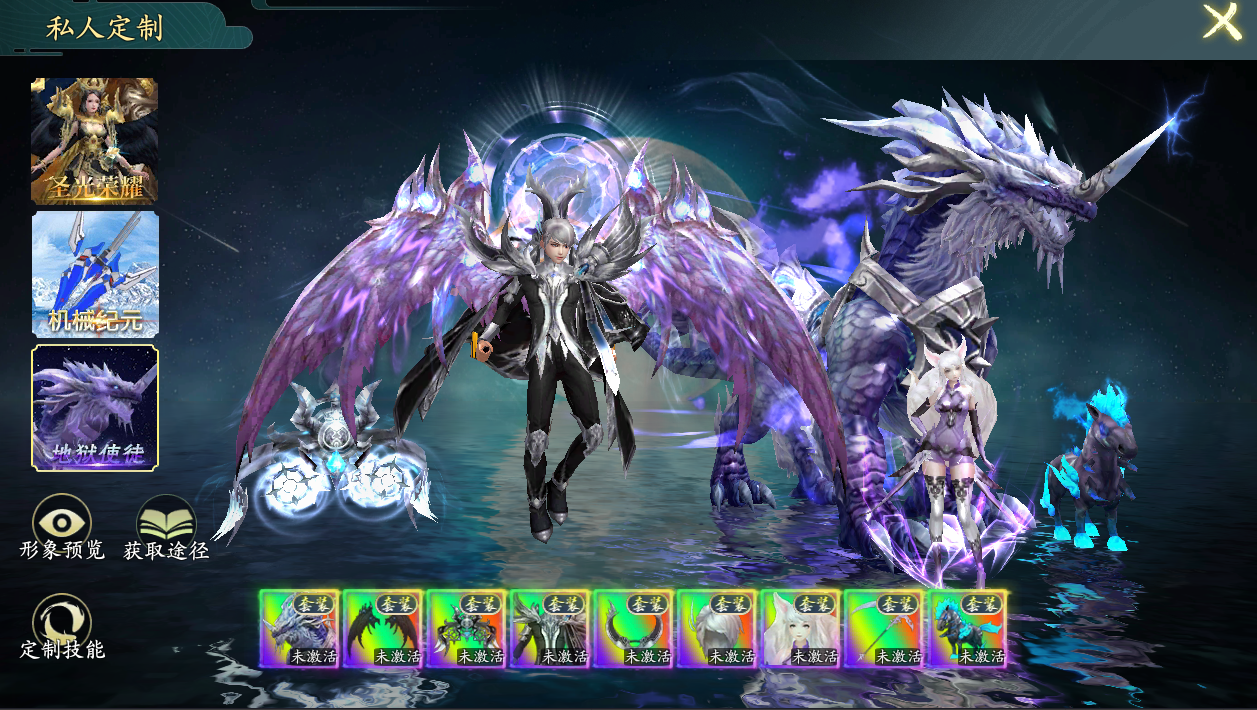Select the black coat outfit item slot
1257x710 pixels.
click(550, 628)
